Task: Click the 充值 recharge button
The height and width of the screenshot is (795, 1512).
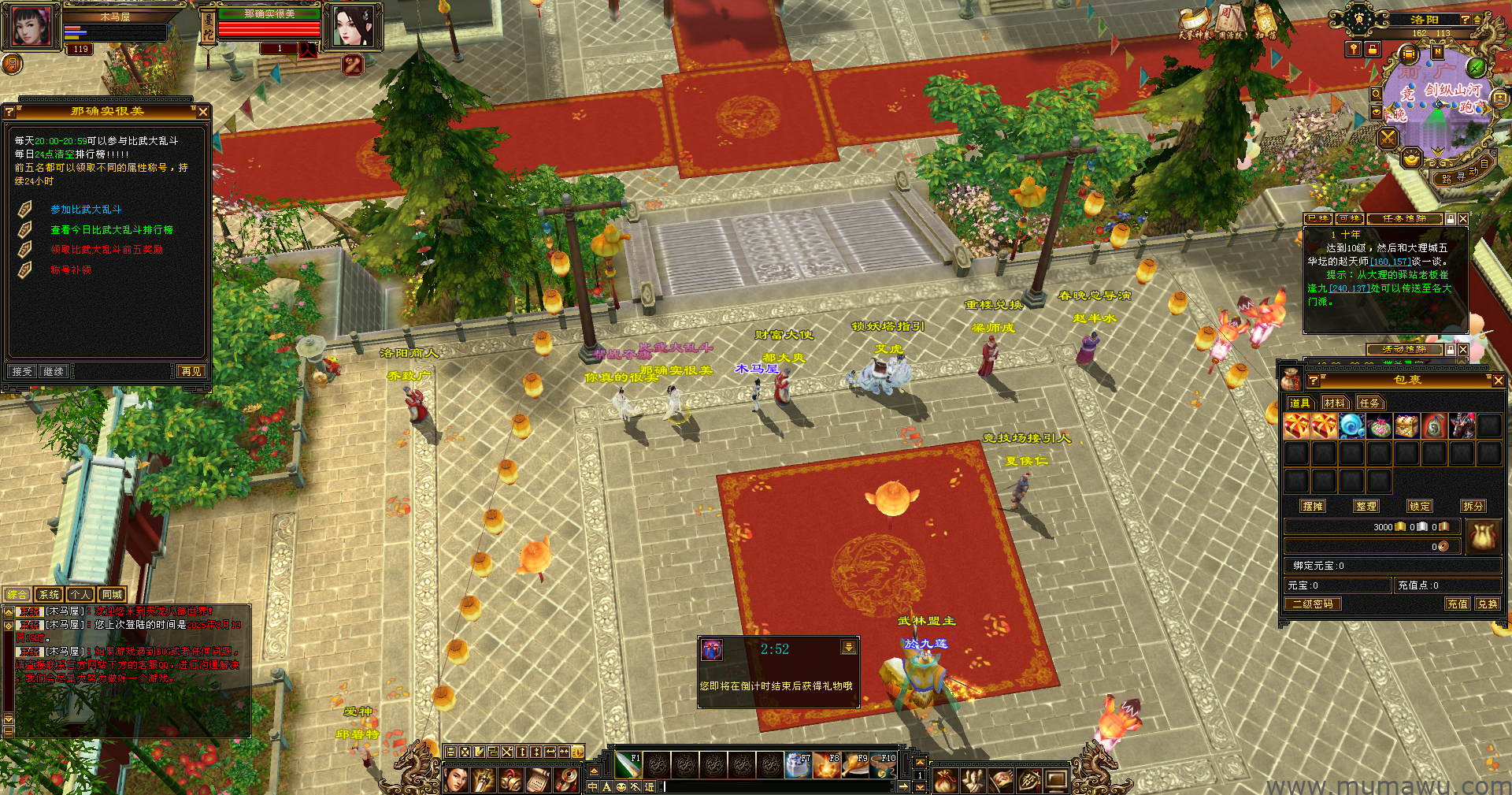Action: (1458, 604)
